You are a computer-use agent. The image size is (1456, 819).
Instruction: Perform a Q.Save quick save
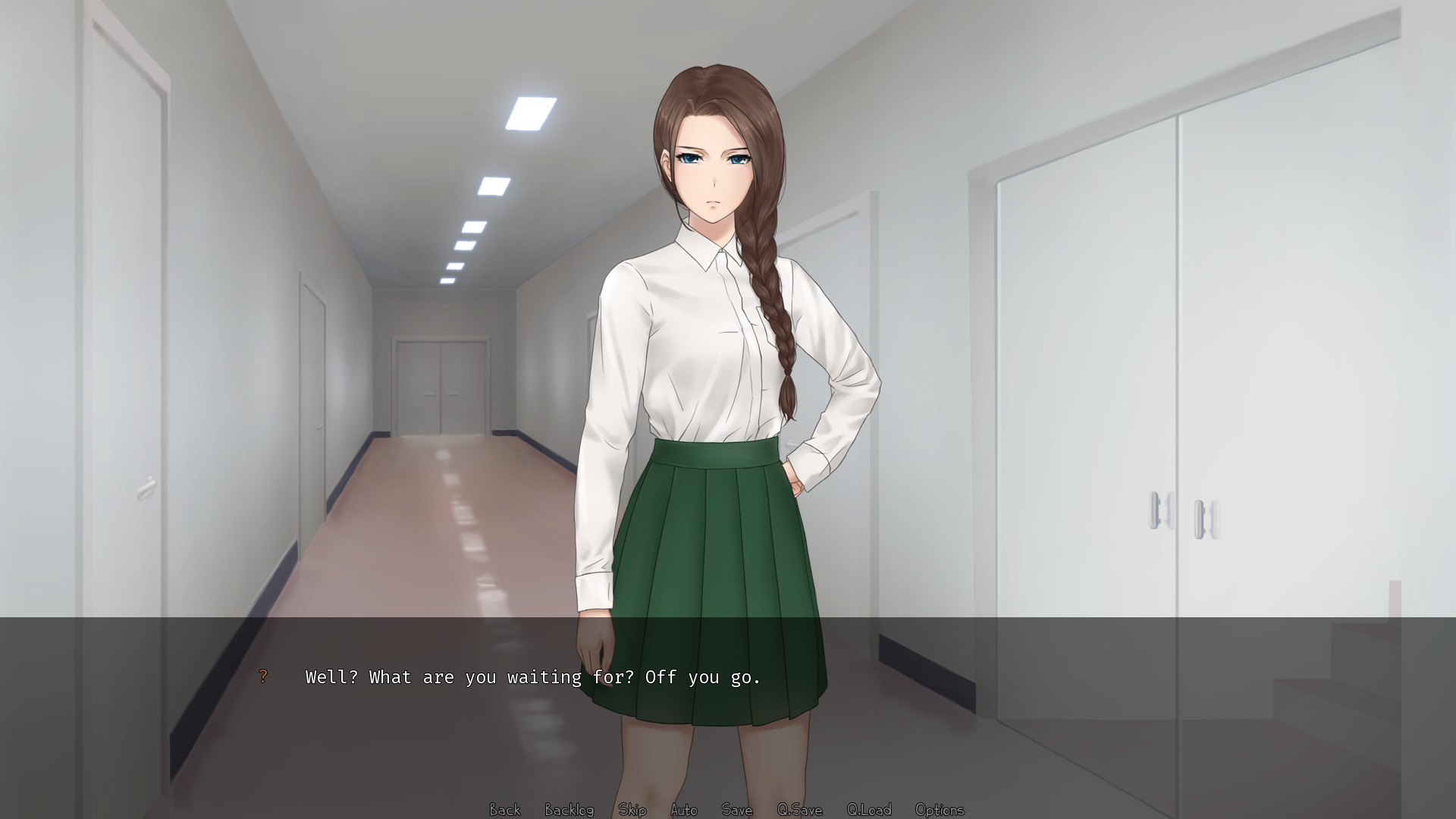point(800,810)
